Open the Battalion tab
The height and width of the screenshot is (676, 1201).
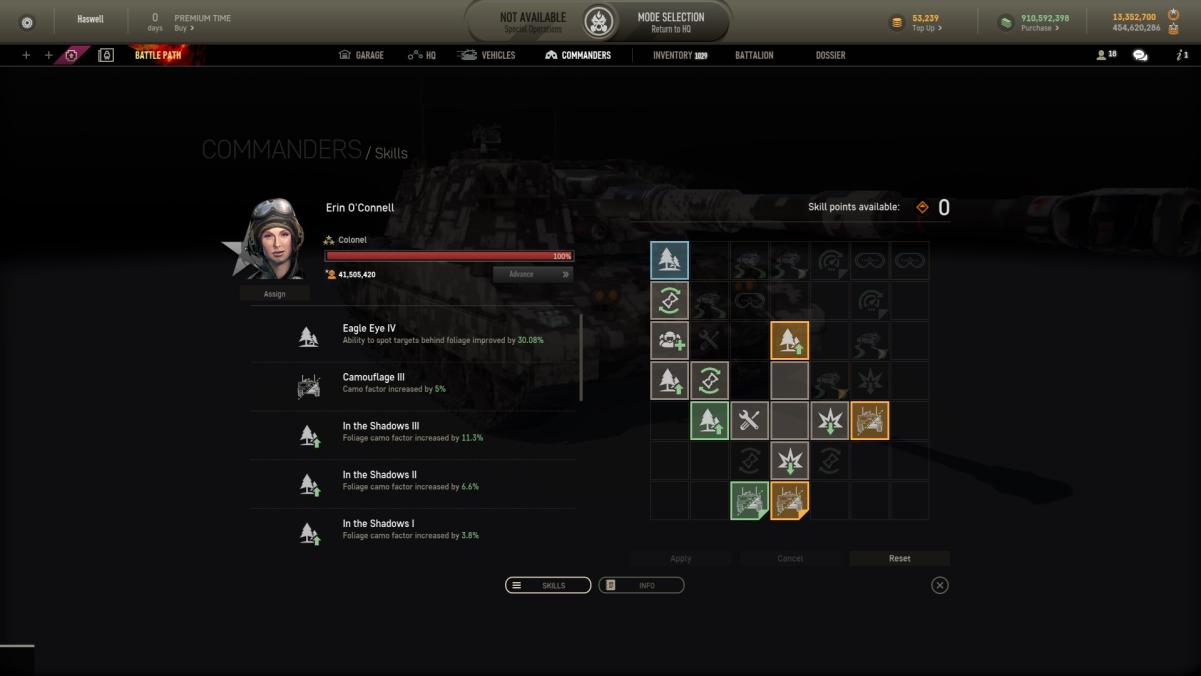(754, 55)
